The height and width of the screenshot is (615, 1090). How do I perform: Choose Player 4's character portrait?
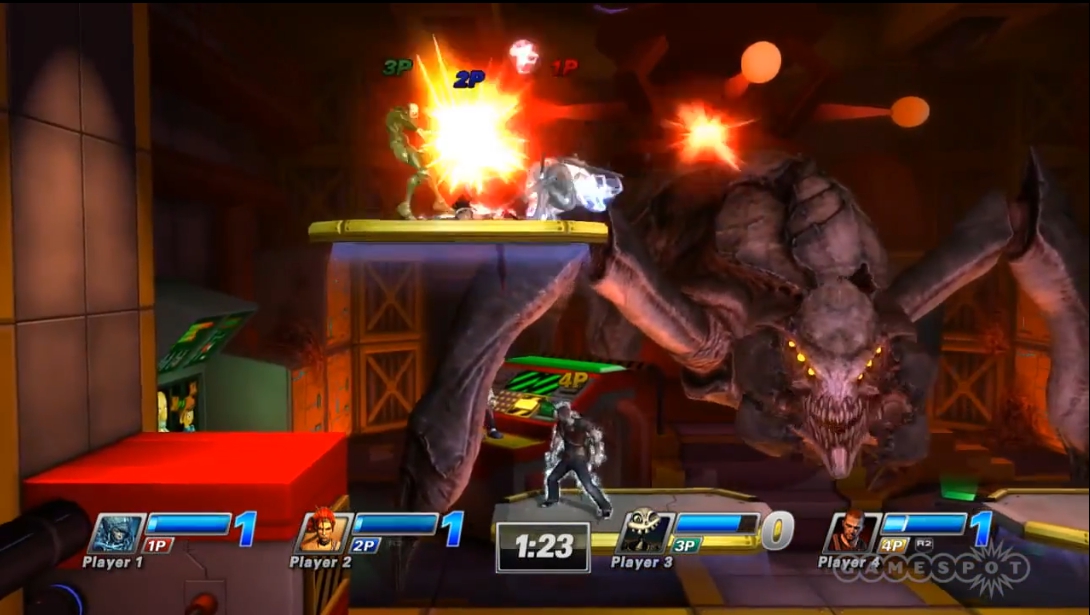point(852,532)
